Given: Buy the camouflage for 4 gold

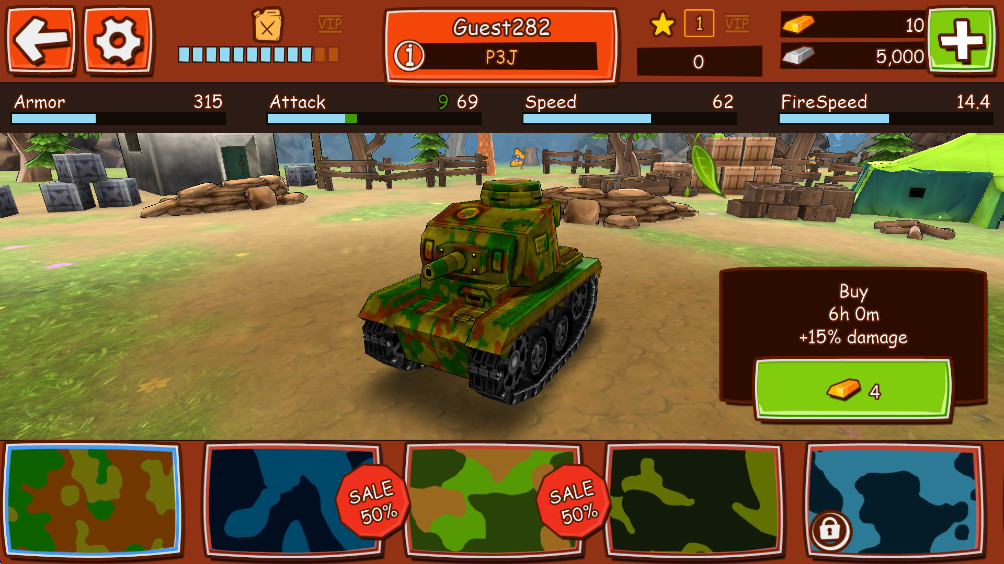Looking at the screenshot, I should point(852,391).
